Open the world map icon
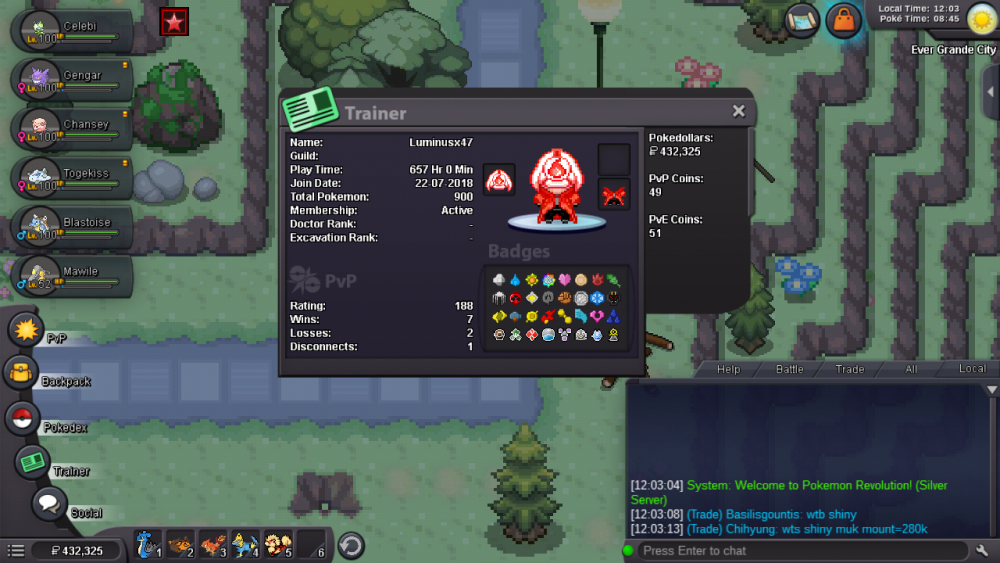Screen dimensions: 1000x563 (801, 20)
